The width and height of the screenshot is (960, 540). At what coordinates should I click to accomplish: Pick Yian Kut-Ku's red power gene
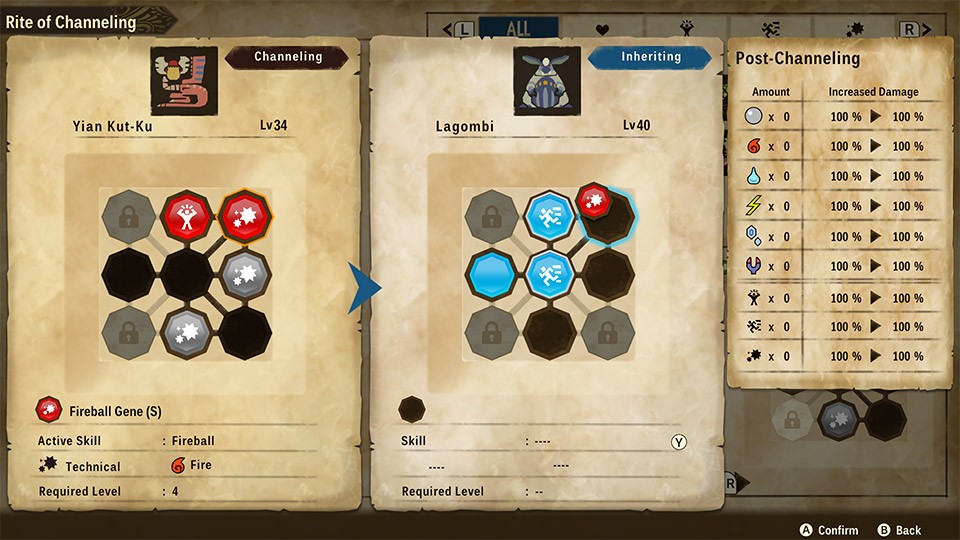tap(185, 215)
